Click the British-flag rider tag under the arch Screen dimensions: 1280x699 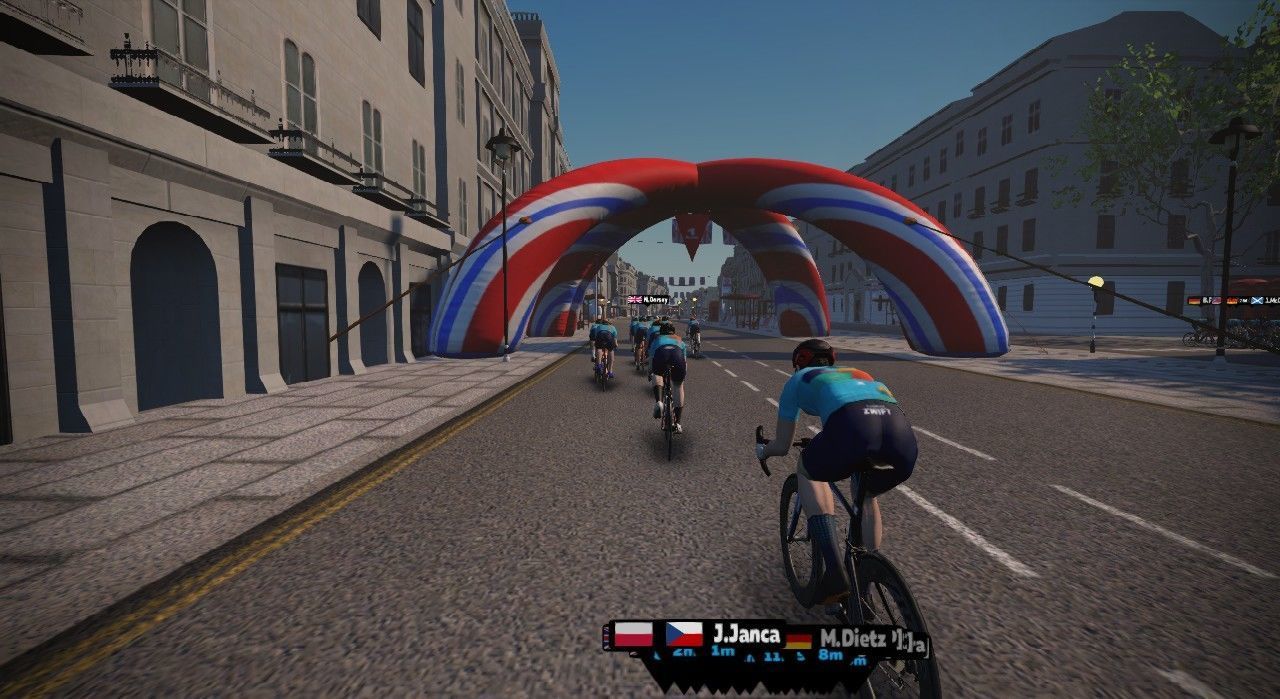(x=648, y=299)
